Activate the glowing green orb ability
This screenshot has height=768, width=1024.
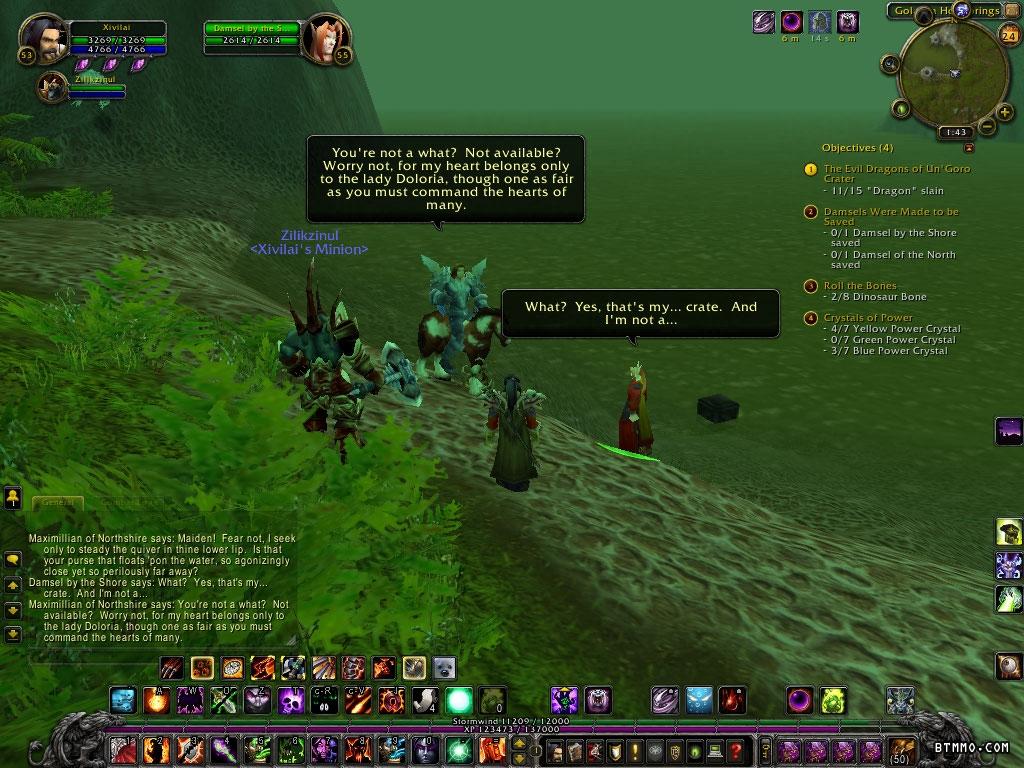pyautogui.click(x=459, y=699)
